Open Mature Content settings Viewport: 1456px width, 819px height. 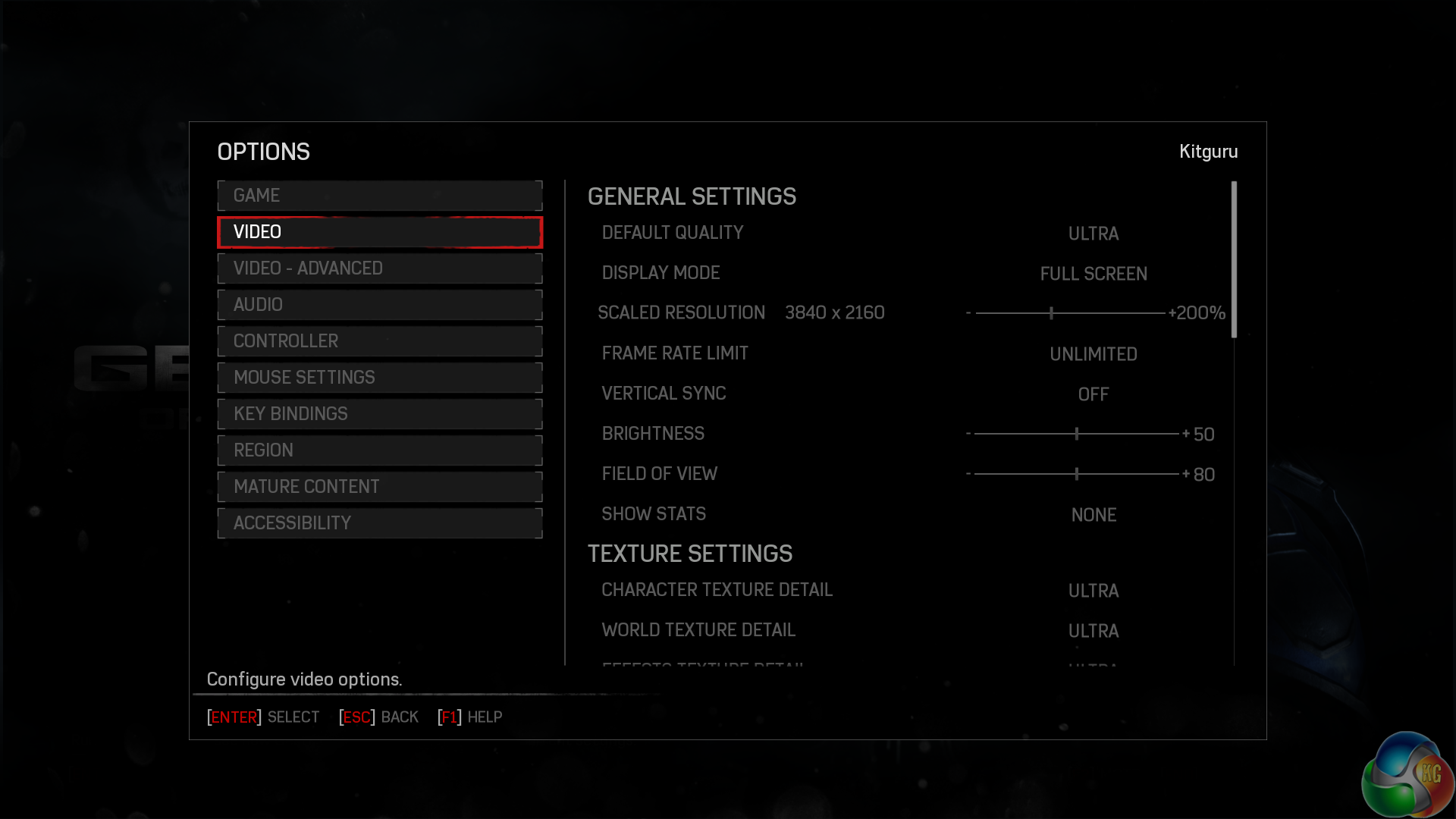379,487
